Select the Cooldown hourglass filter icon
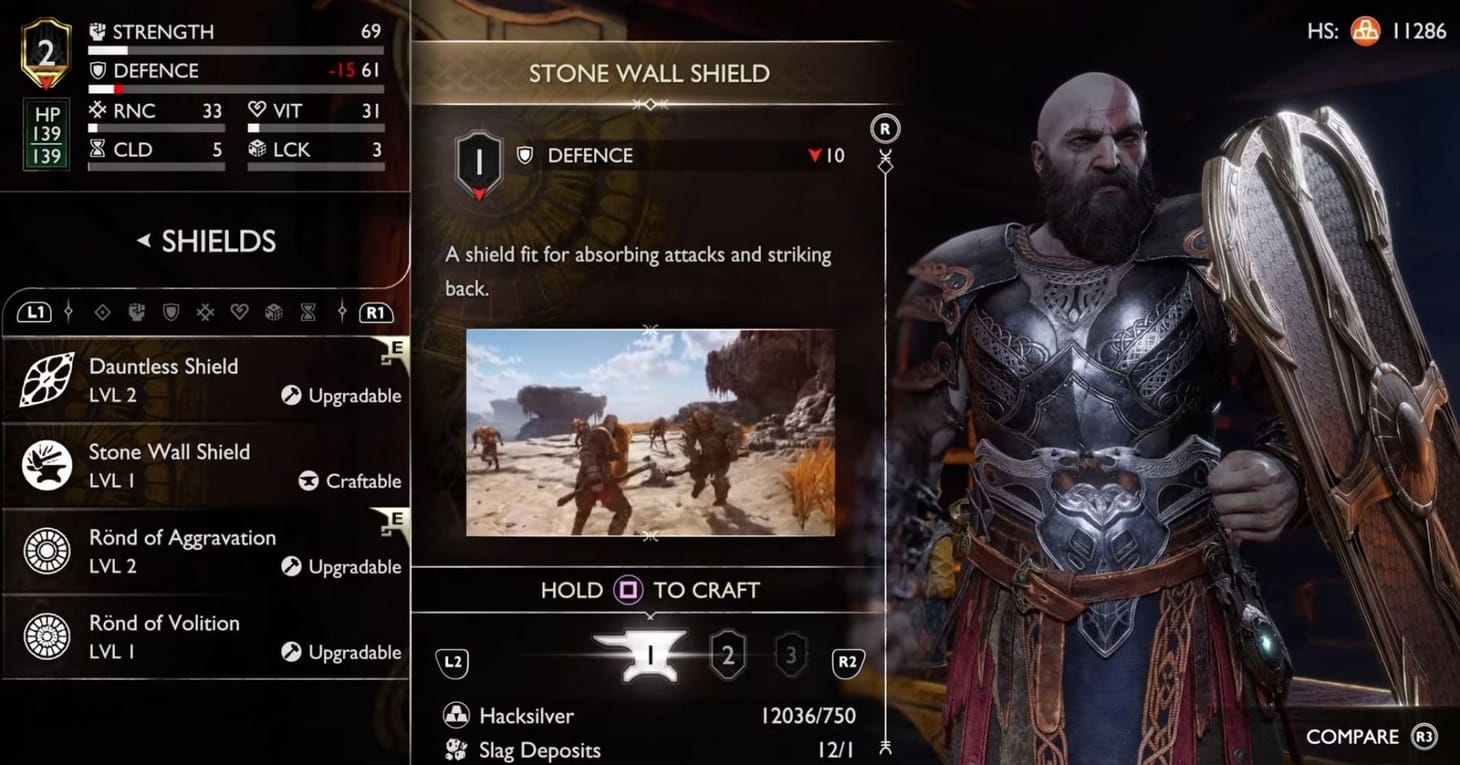This screenshot has height=765, width=1460. click(307, 312)
